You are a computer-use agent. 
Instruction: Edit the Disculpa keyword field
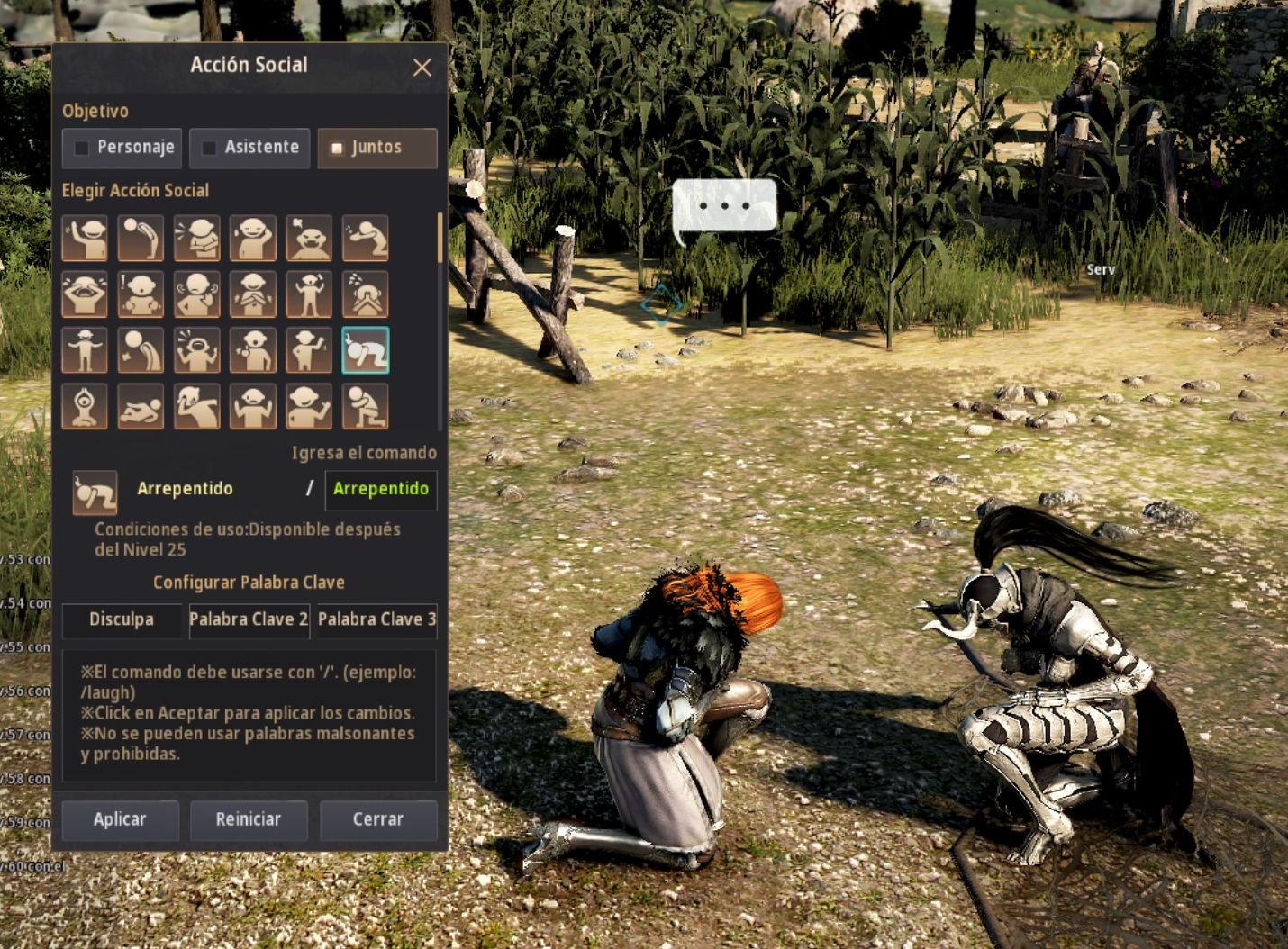point(122,619)
